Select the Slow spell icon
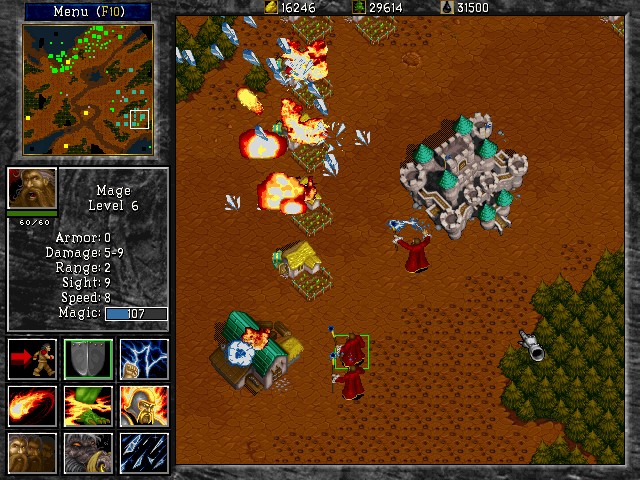Image resolution: width=640 pixels, height=480 pixels. coord(88,406)
